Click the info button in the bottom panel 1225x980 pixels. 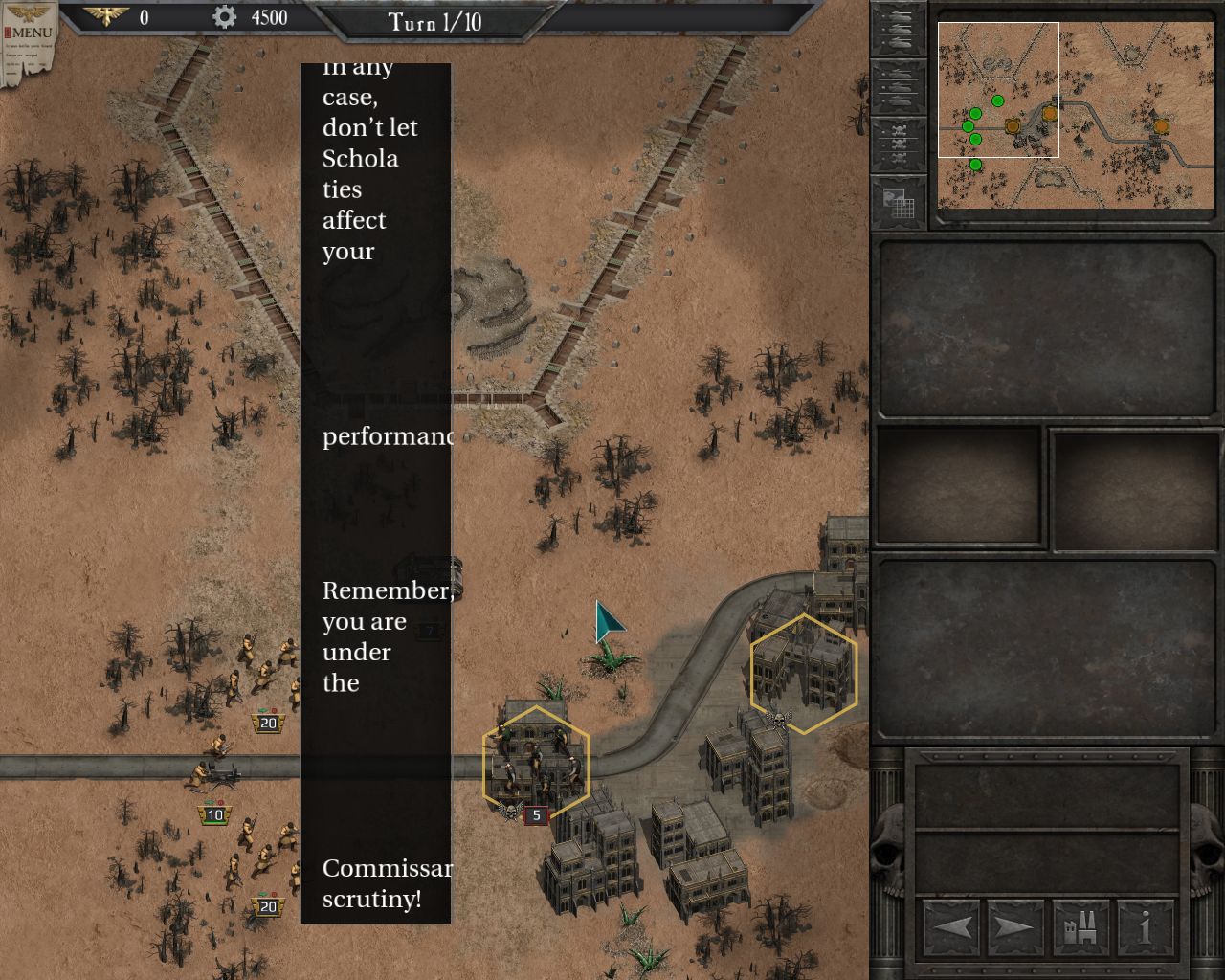pyautogui.click(x=1146, y=925)
